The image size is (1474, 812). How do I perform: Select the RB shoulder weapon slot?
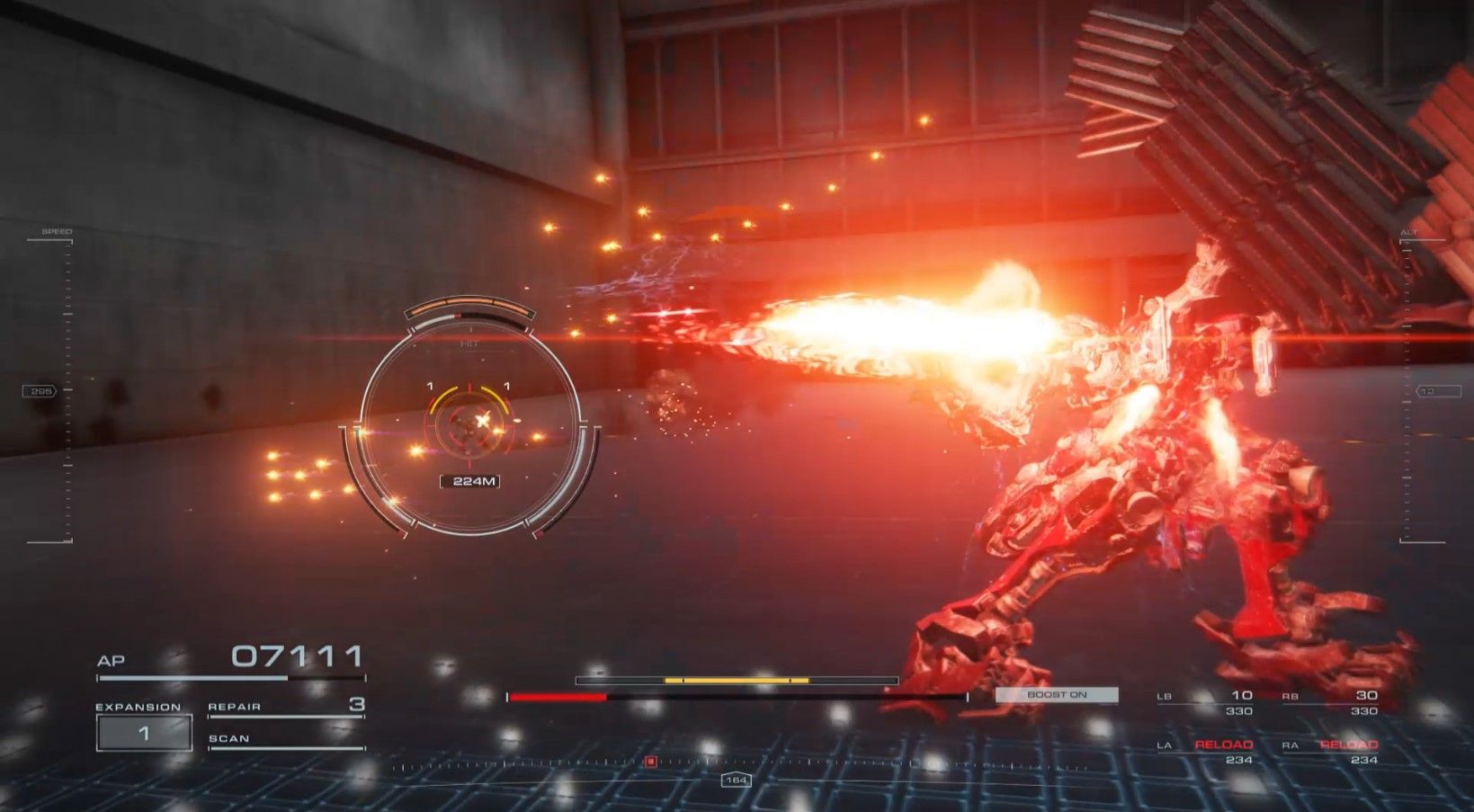point(1331,701)
